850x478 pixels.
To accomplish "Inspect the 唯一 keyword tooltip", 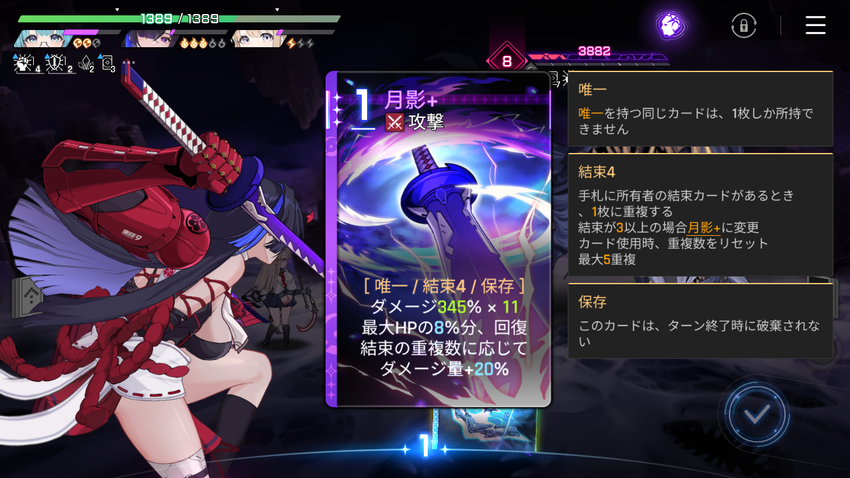I will tap(700, 109).
